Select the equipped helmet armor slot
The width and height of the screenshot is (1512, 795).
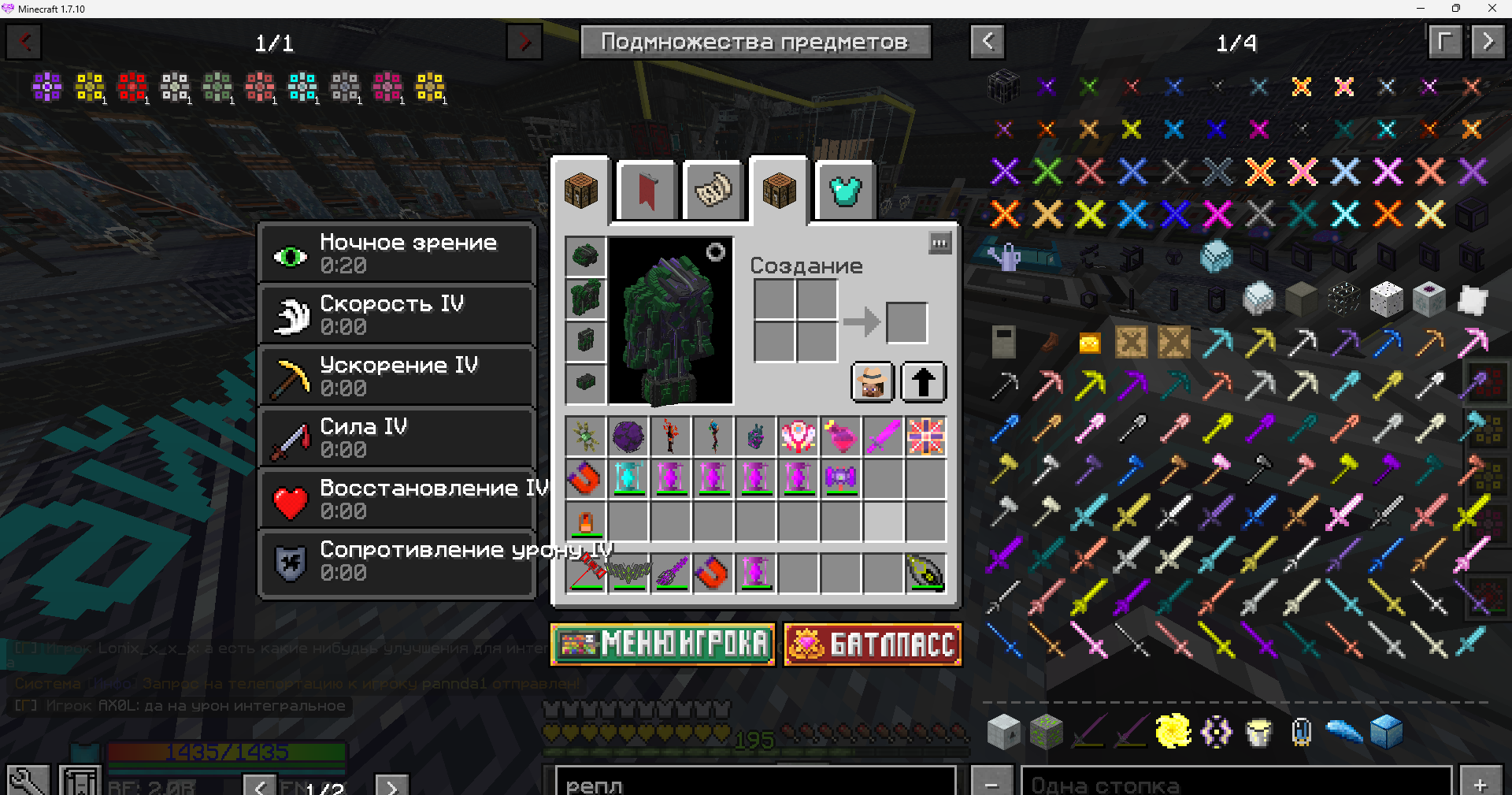coord(585,256)
